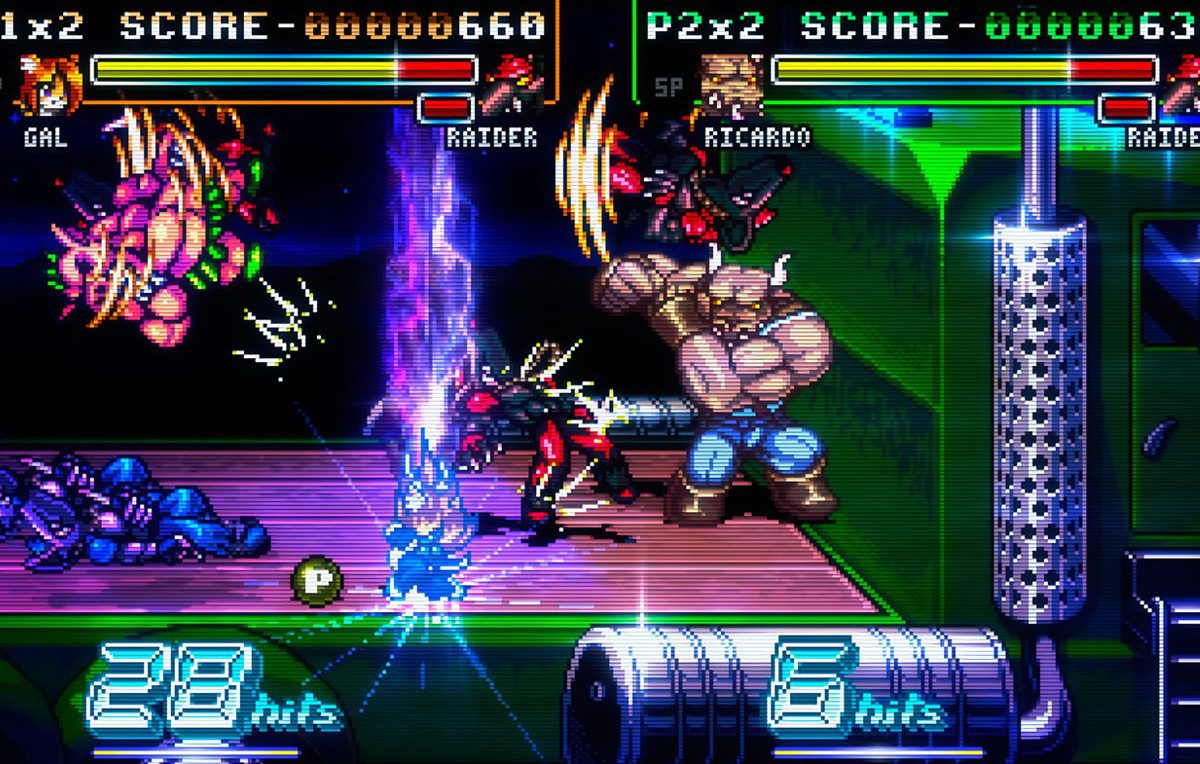The image size is (1200, 764).
Task: Select Gal's character portrait
Action: click(x=50, y=86)
